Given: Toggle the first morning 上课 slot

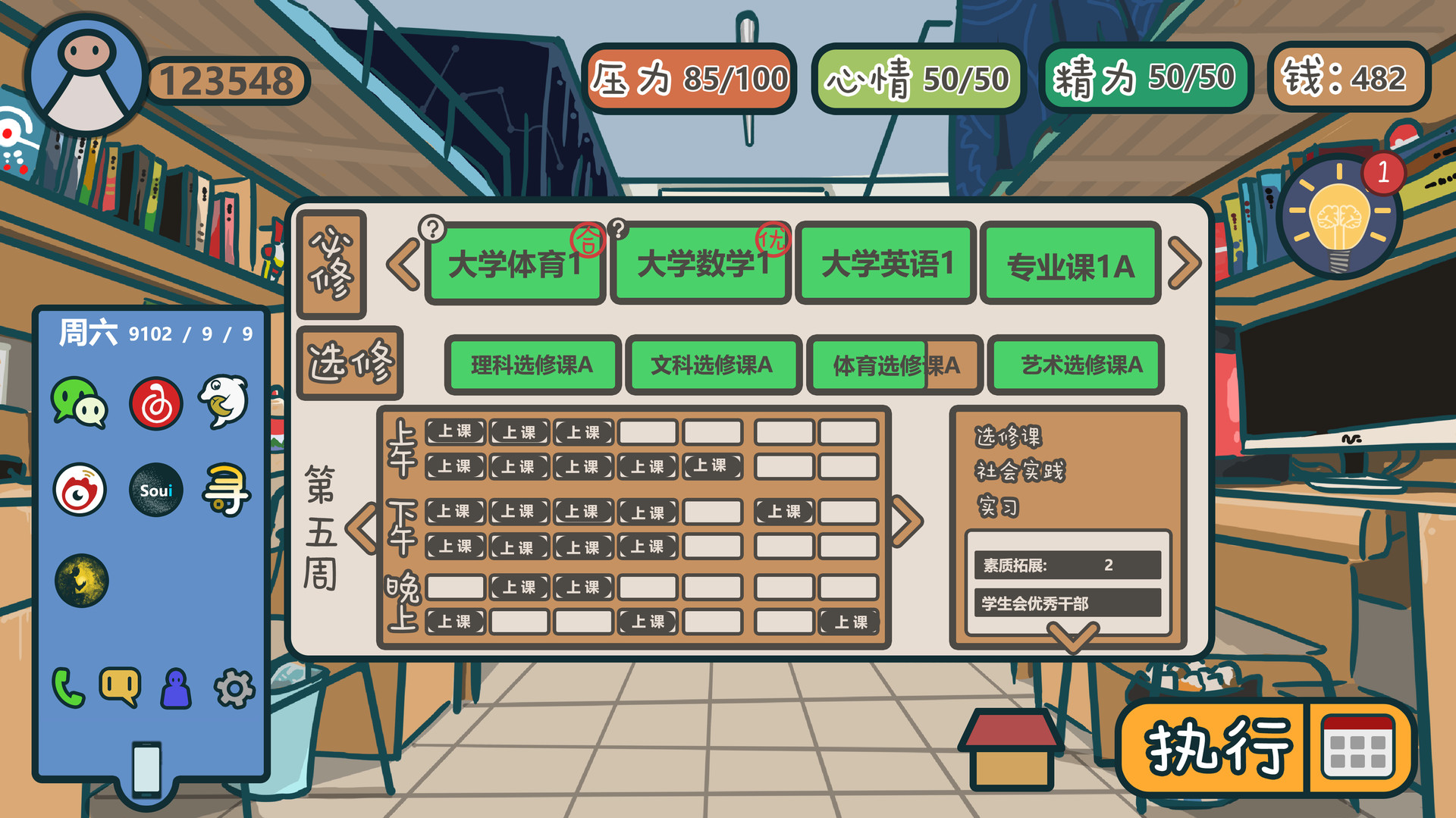Looking at the screenshot, I should (455, 432).
